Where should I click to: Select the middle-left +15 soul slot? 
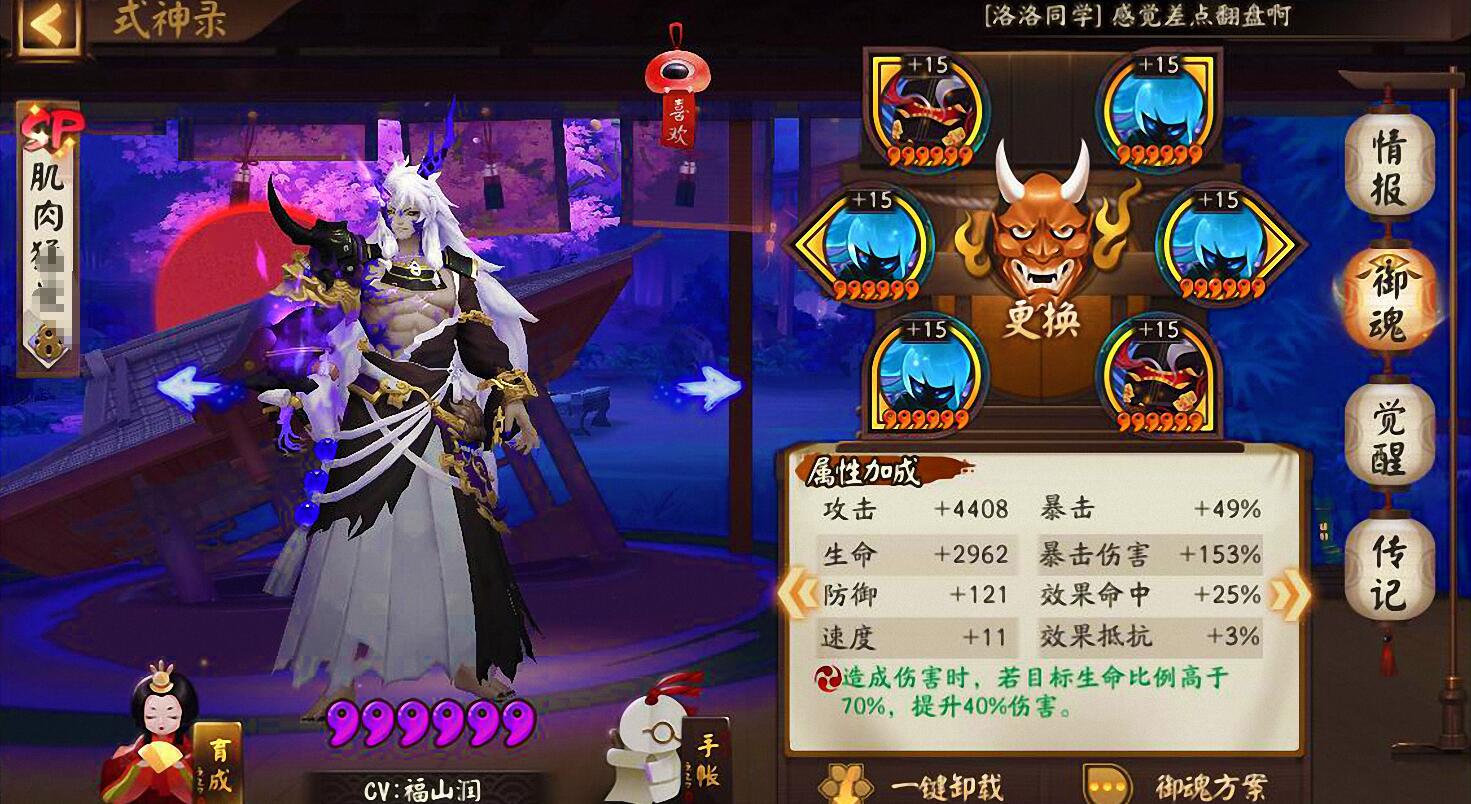(877, 246)
